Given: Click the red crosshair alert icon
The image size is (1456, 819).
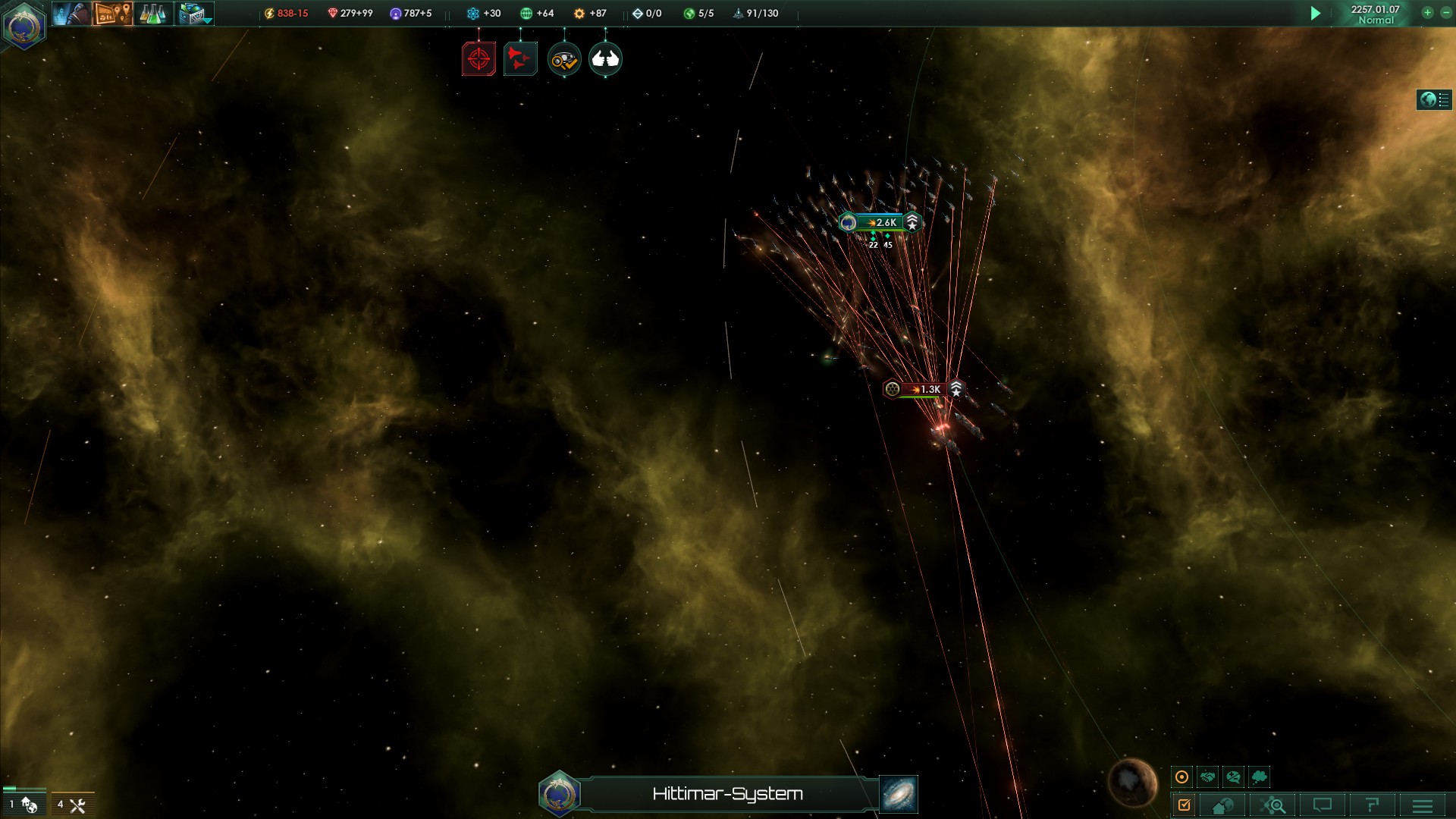Looking at the screenshot, I should (479, 59).
